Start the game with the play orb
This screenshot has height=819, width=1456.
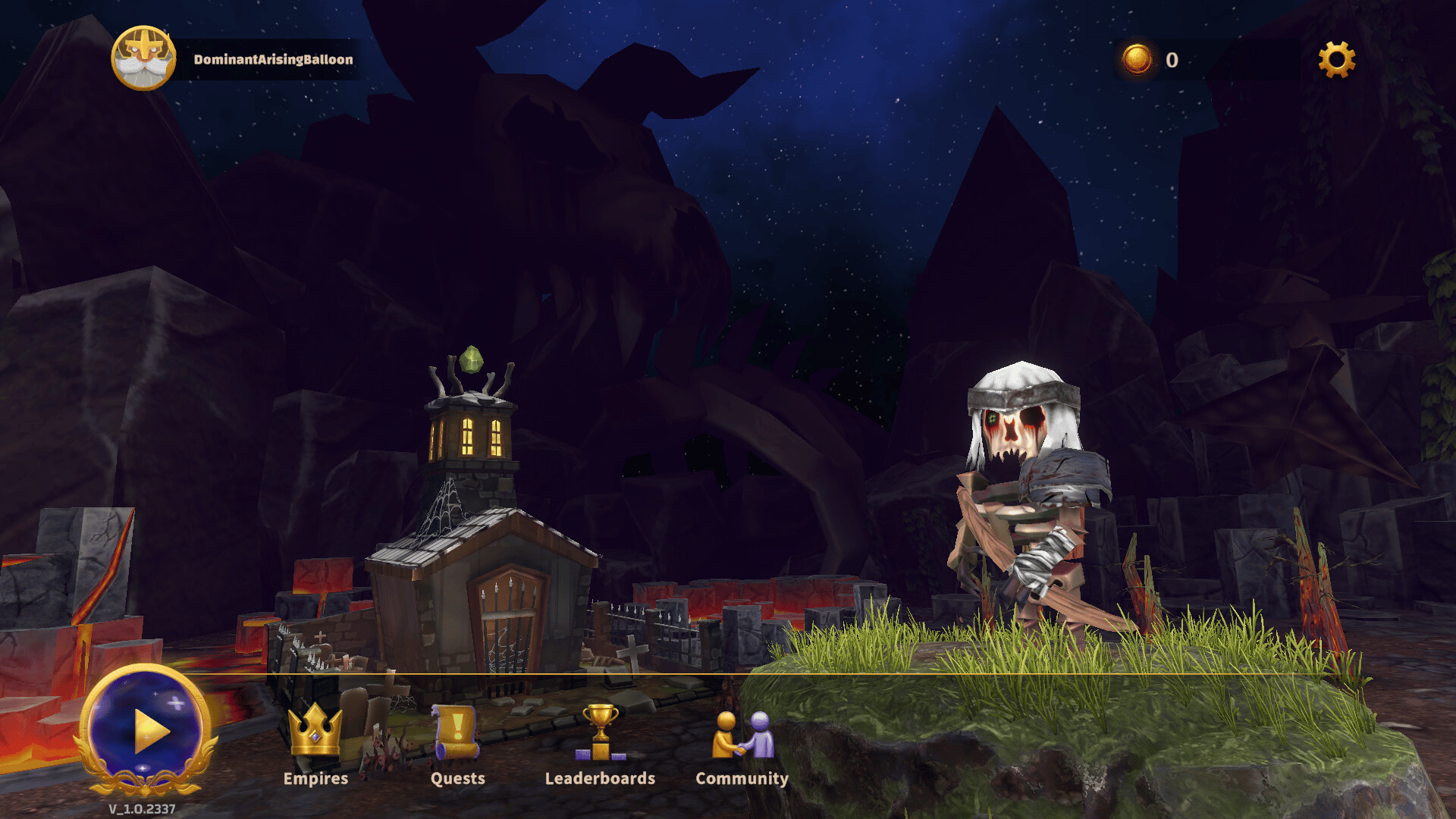pyautogui.click(x=146, y=730)
